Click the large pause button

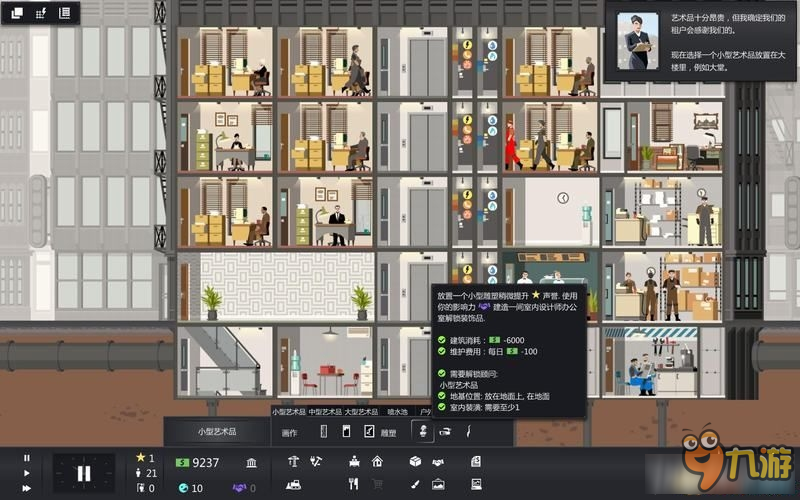(83, 473)
